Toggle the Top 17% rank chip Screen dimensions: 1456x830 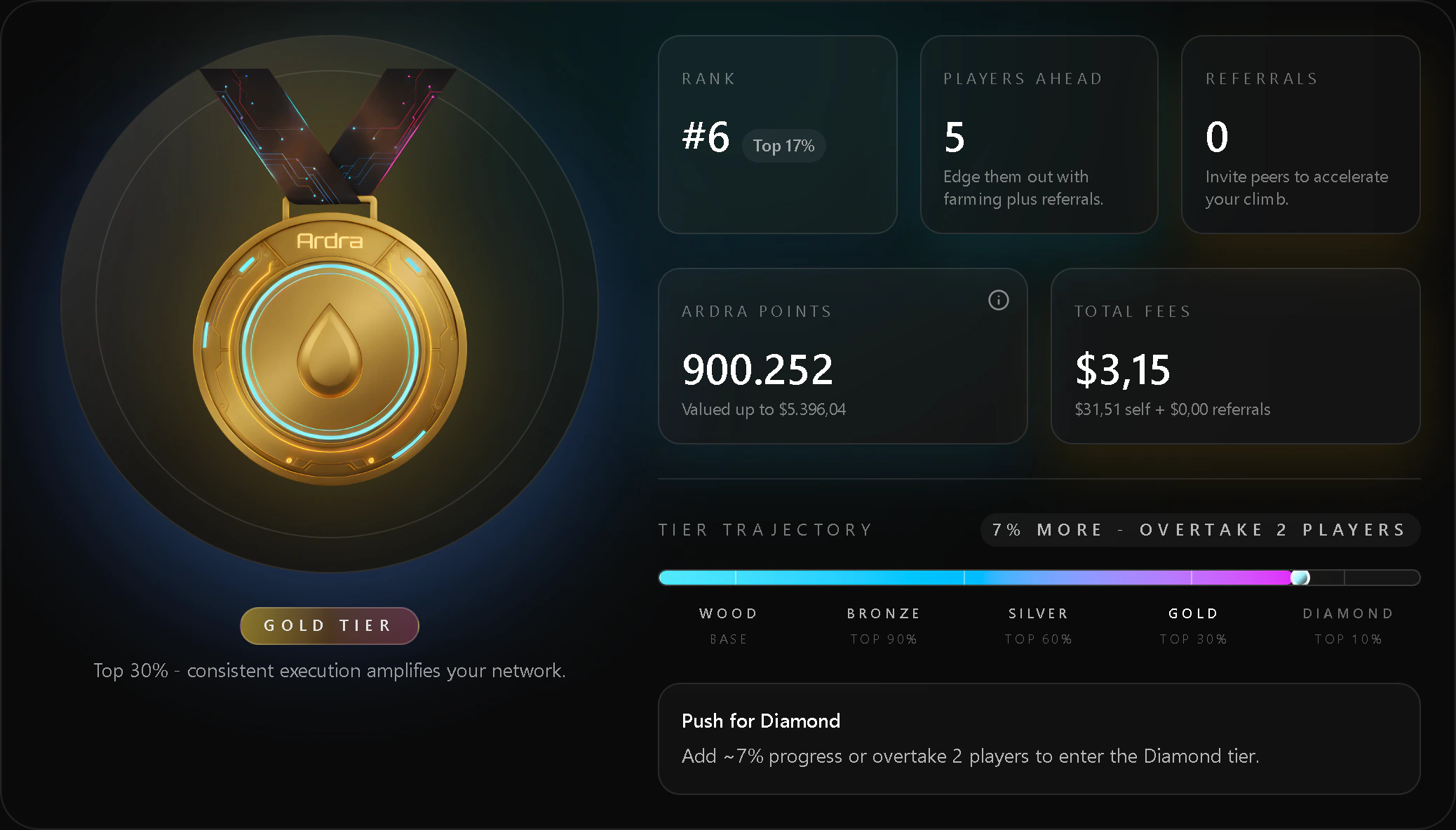point(783,145)
